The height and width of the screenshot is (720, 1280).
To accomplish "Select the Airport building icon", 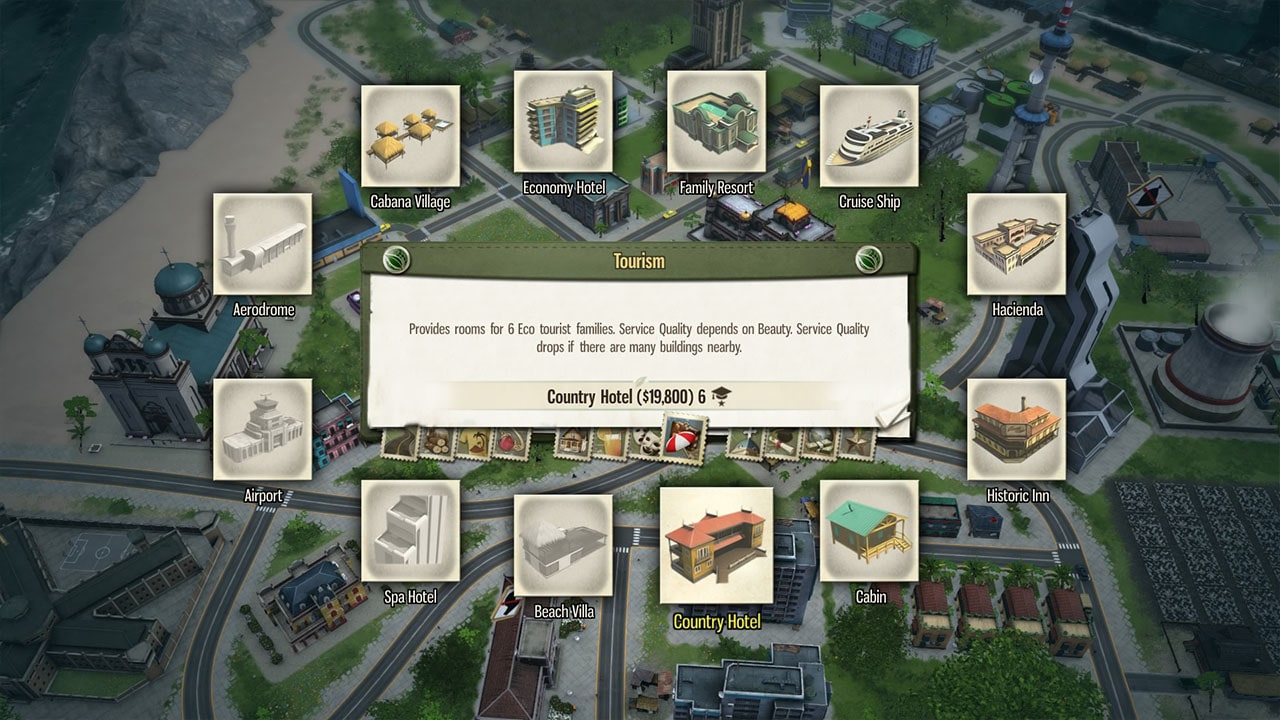I will click(x=262, y=432).
